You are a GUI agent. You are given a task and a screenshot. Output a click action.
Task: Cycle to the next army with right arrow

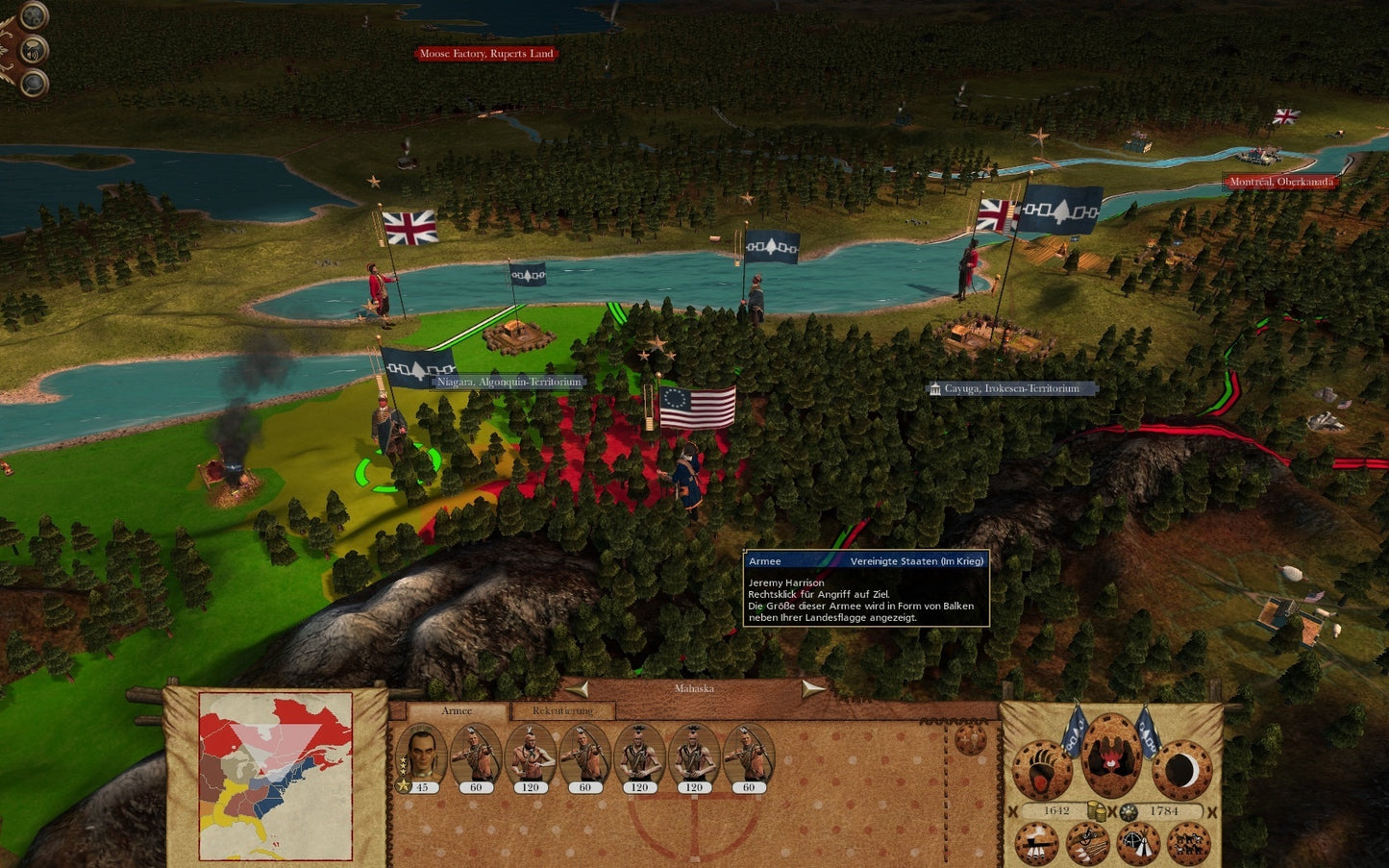click(813, 689)
